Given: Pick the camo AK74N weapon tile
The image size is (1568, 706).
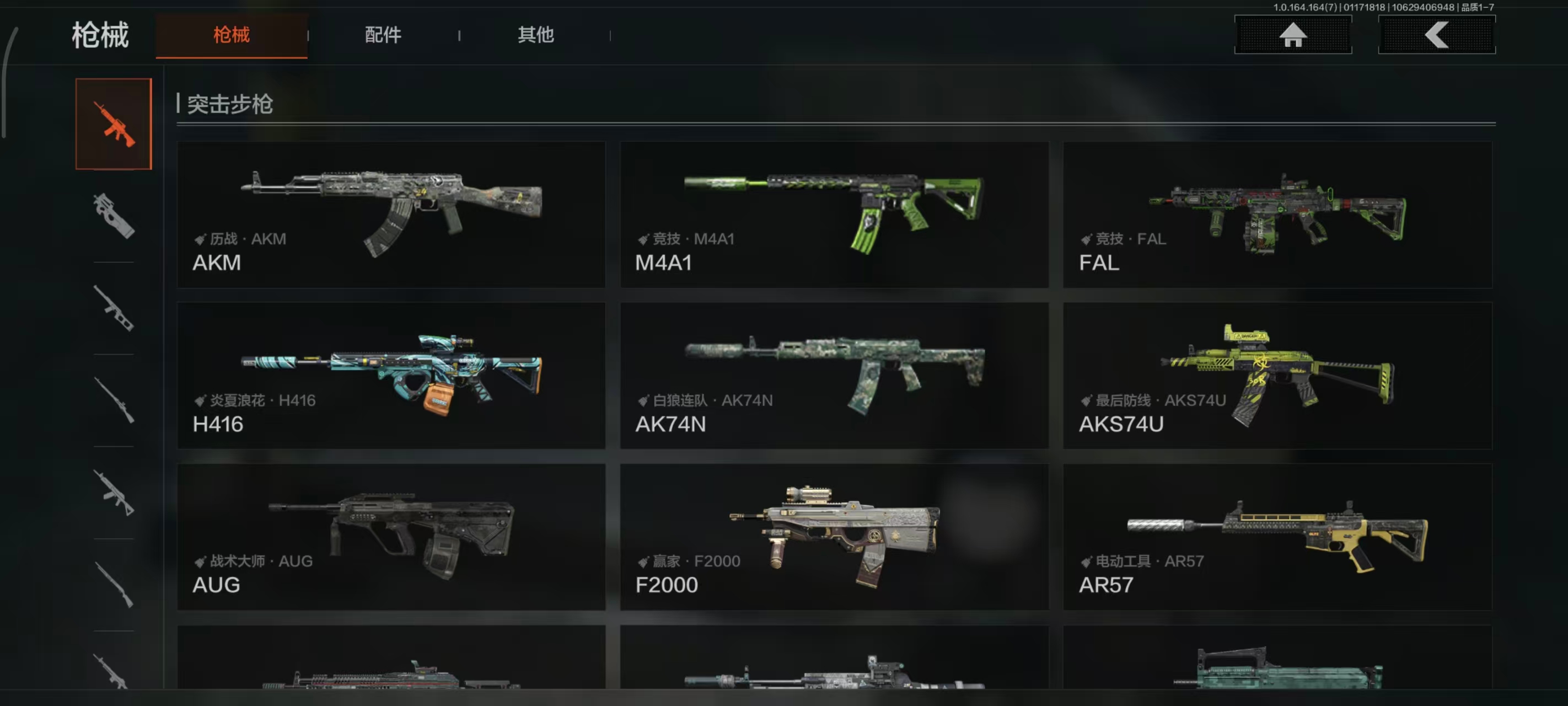Looking at the screenshot, I should [x=834, y=376].
